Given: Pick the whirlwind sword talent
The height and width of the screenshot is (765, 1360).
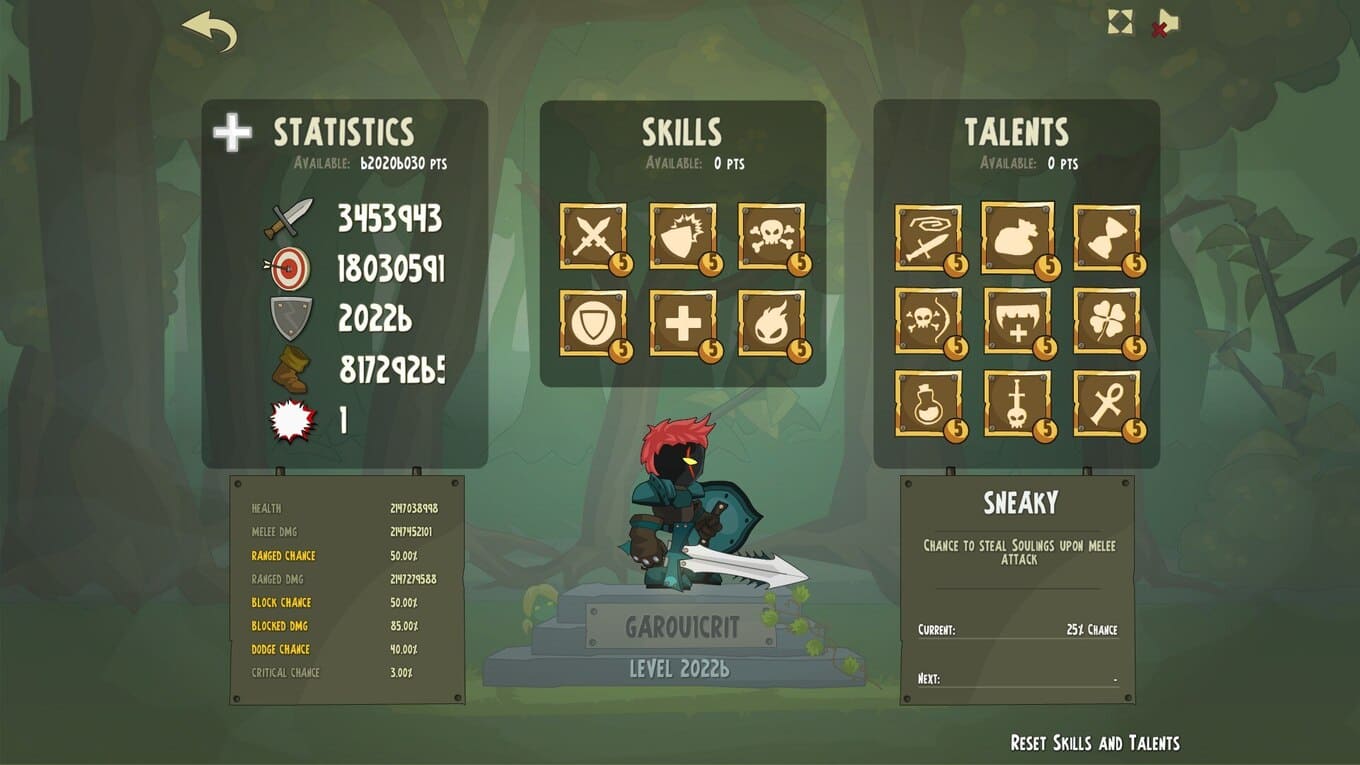Looking at the screenshot, I should click(928, 238).
